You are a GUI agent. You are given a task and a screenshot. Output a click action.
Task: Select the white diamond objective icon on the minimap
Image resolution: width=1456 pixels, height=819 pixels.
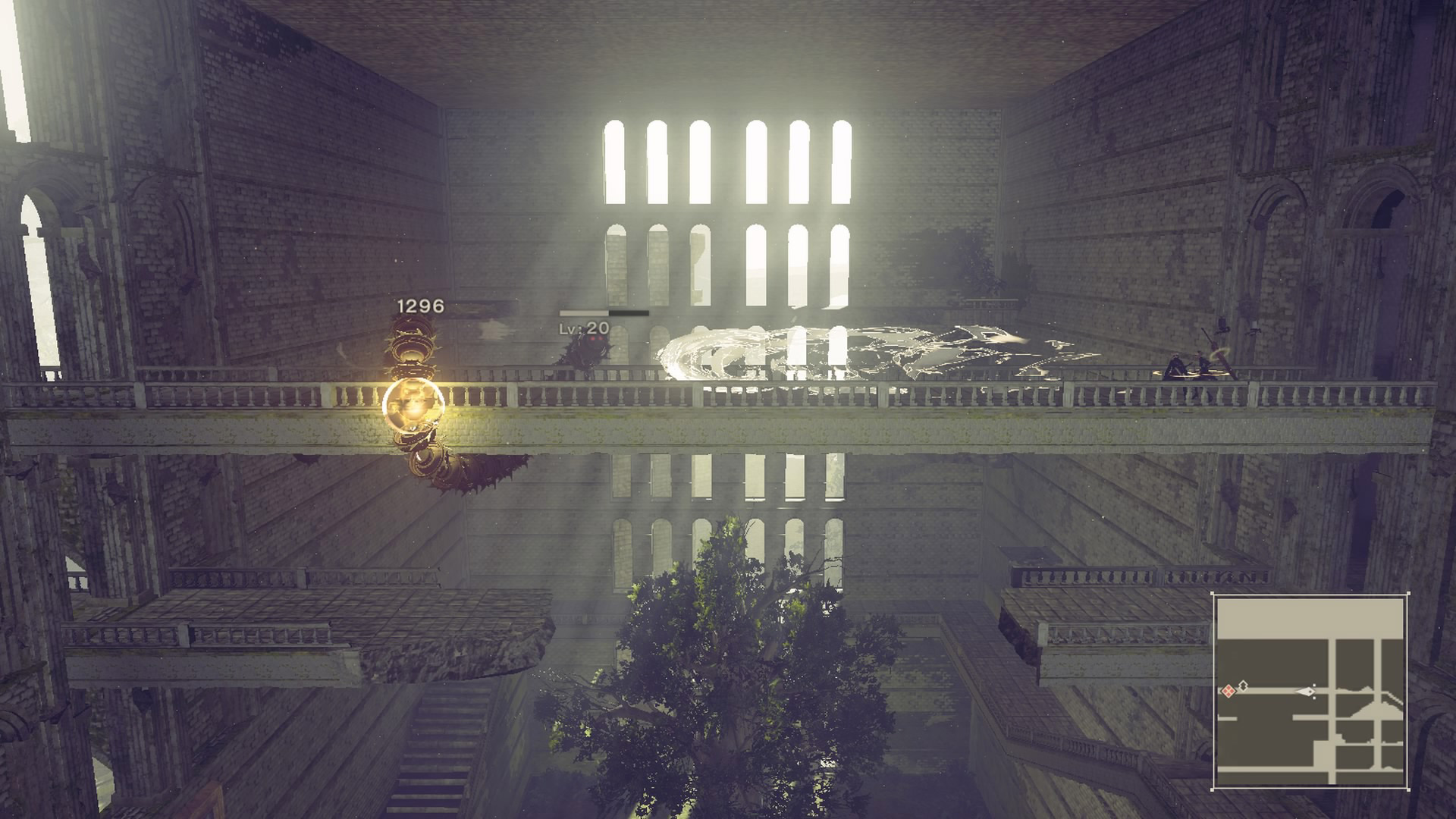pyautogui.click(x=1244, y=686)
